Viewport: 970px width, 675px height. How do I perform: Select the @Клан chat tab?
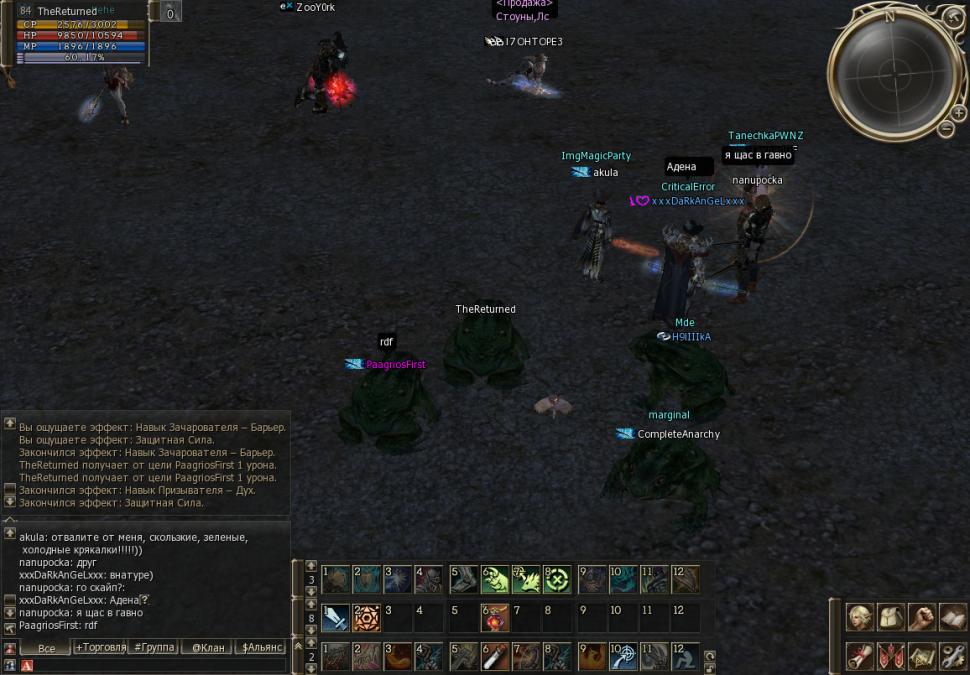[208, 648]
